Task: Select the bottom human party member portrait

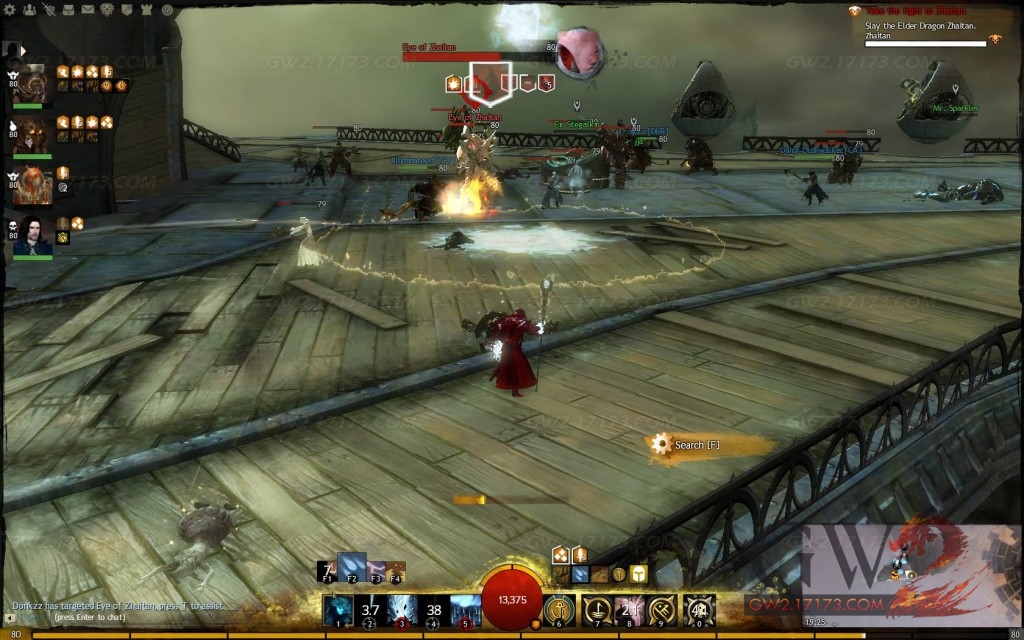Action: tap(33, 236)
